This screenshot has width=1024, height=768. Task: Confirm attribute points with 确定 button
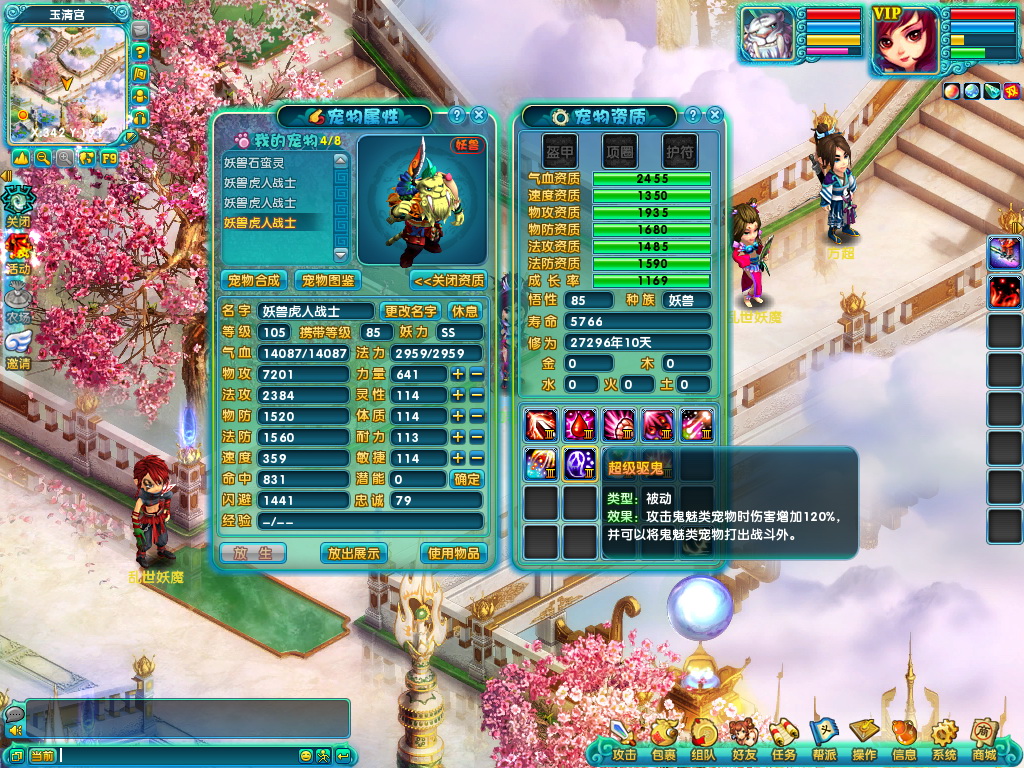[466, 479]
